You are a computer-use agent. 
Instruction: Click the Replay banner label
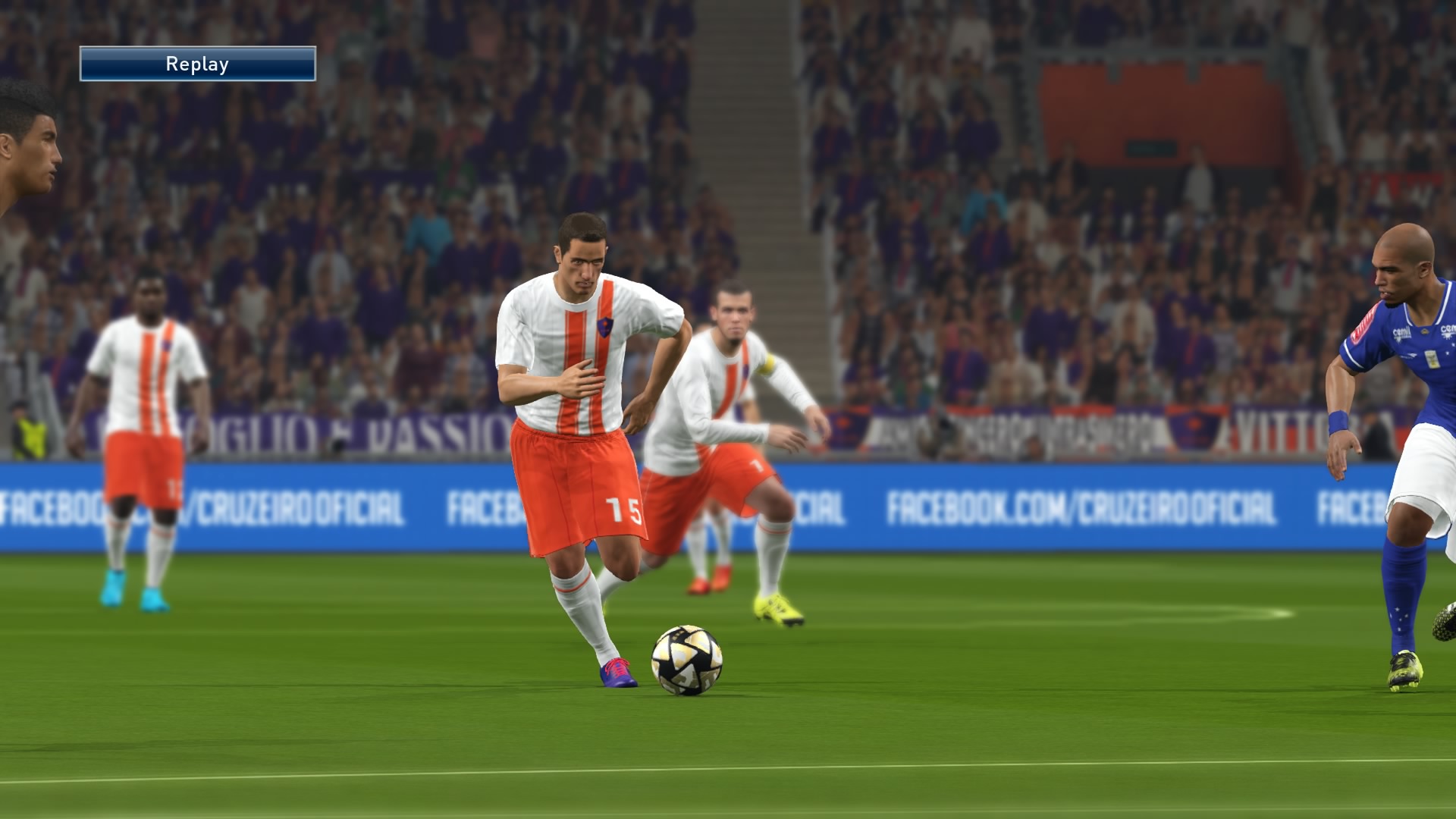(196, 64)
